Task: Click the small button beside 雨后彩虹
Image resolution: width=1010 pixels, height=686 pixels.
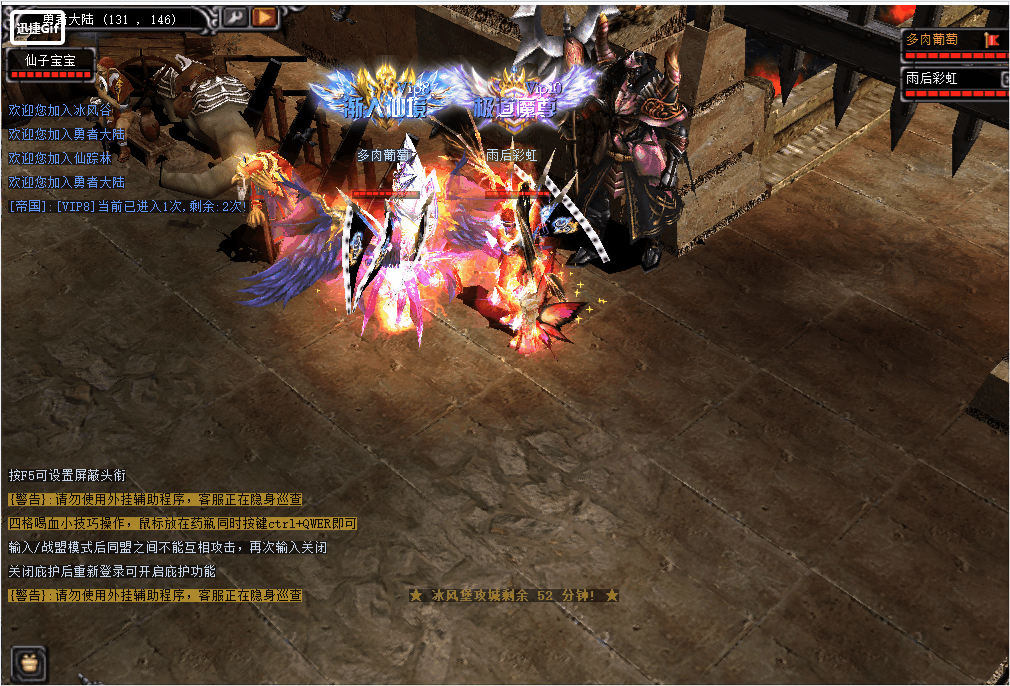Action: 1004,78
